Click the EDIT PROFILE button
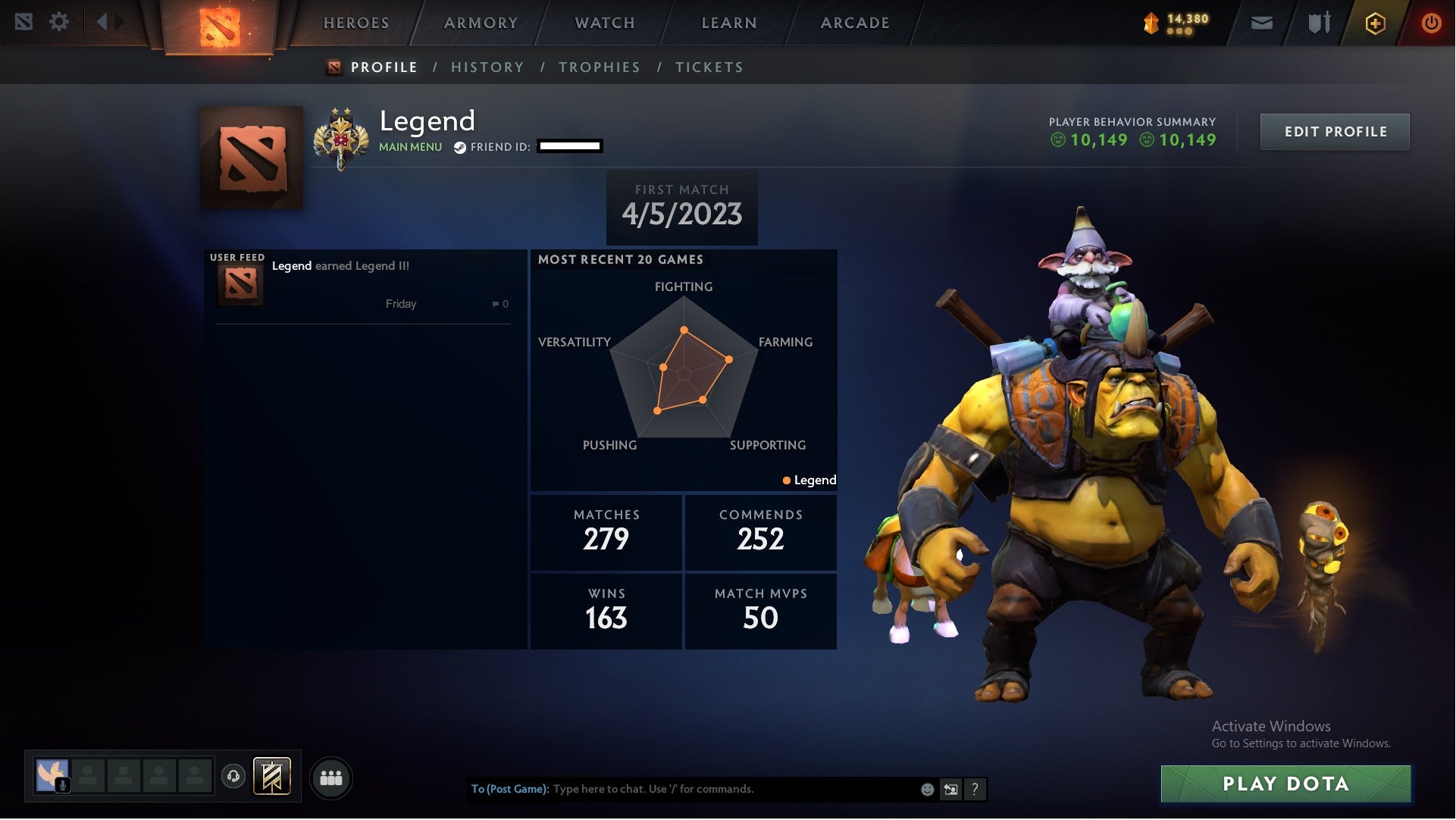This screenshot has height=820, width=1456. (x=1335, y=131)
